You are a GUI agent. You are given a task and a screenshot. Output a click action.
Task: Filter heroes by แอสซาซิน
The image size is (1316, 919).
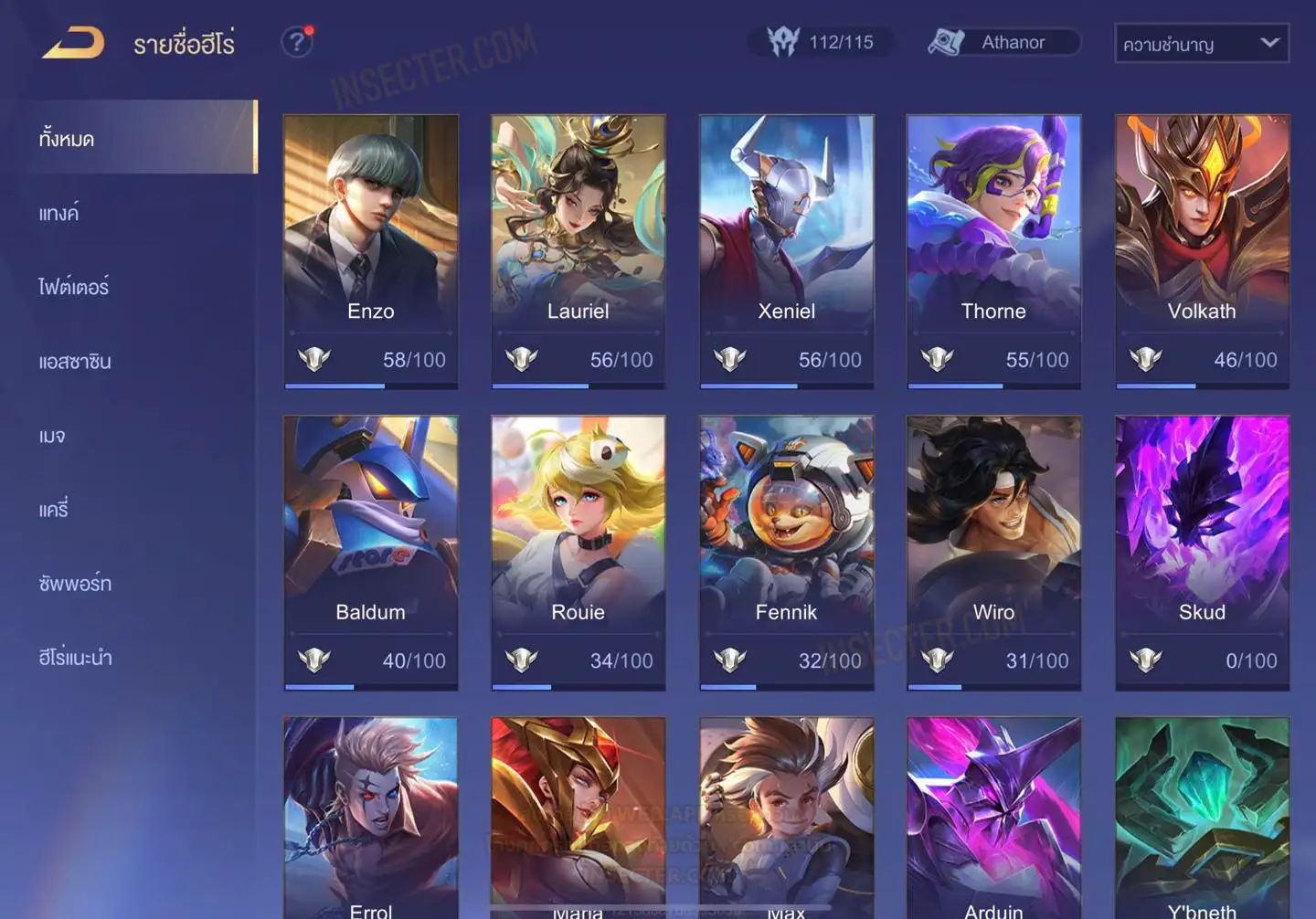[75, 361]
